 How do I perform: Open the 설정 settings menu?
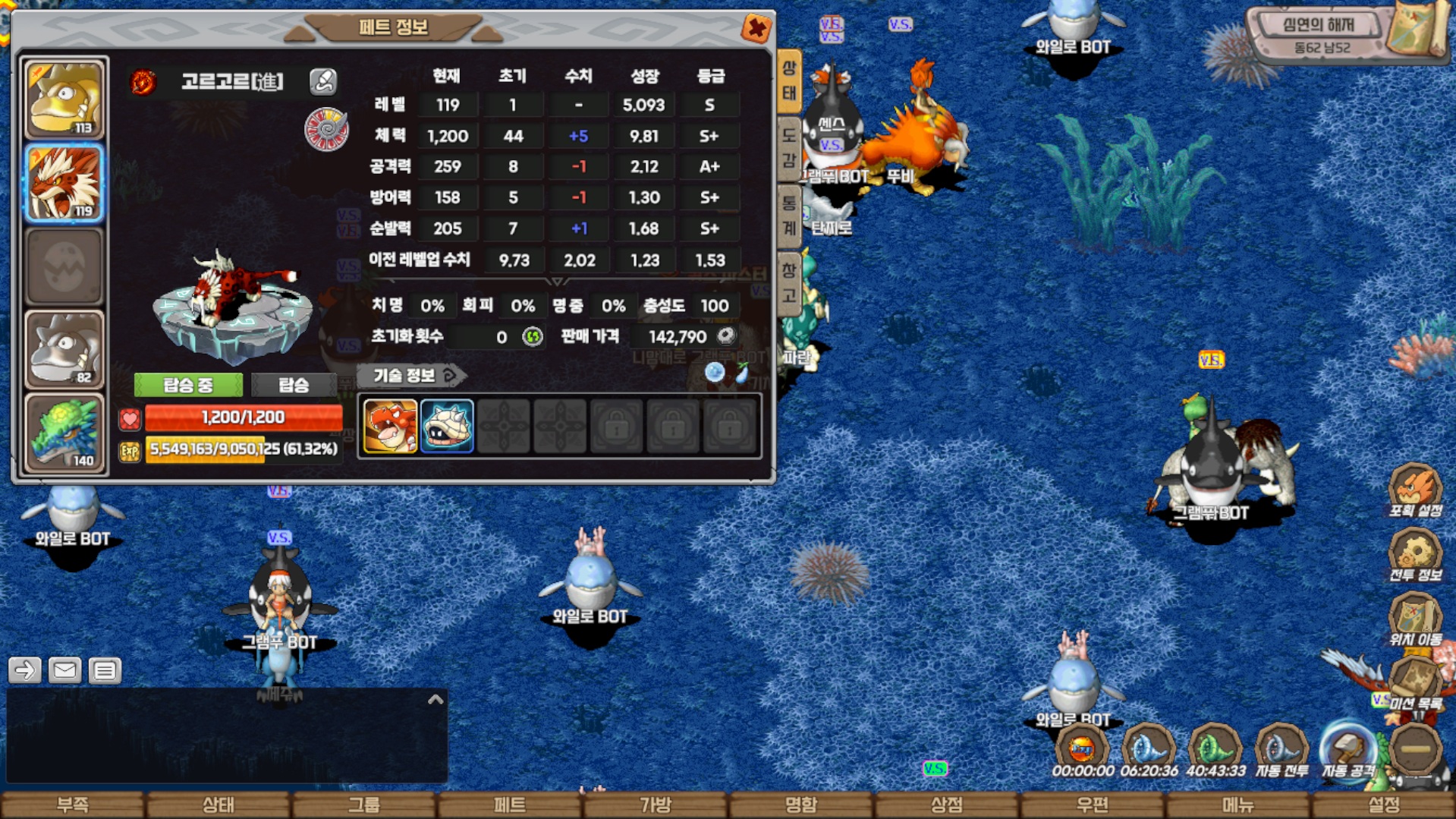[1384, 805]
